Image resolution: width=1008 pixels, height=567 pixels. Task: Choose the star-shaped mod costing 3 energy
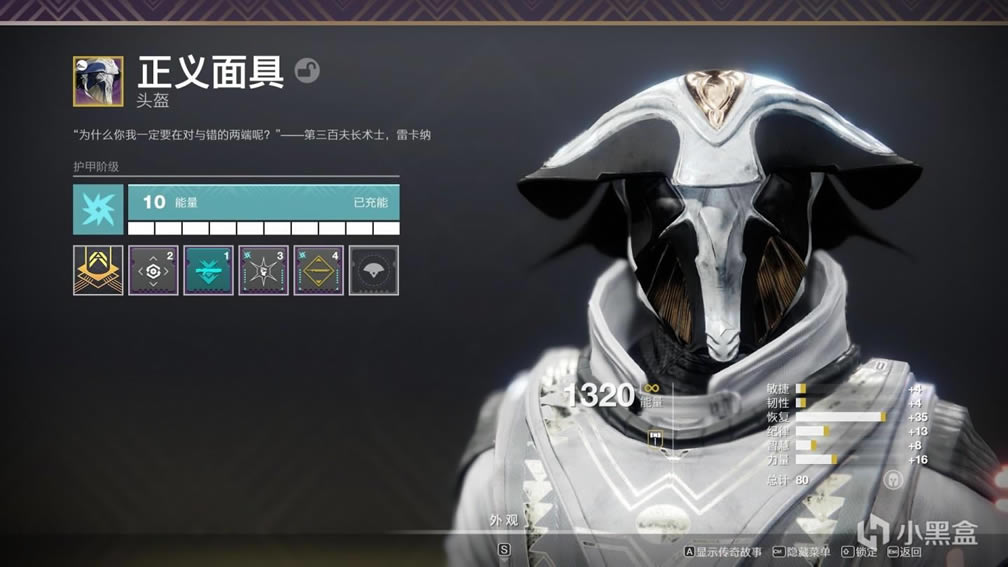click(x=264, y=270)
